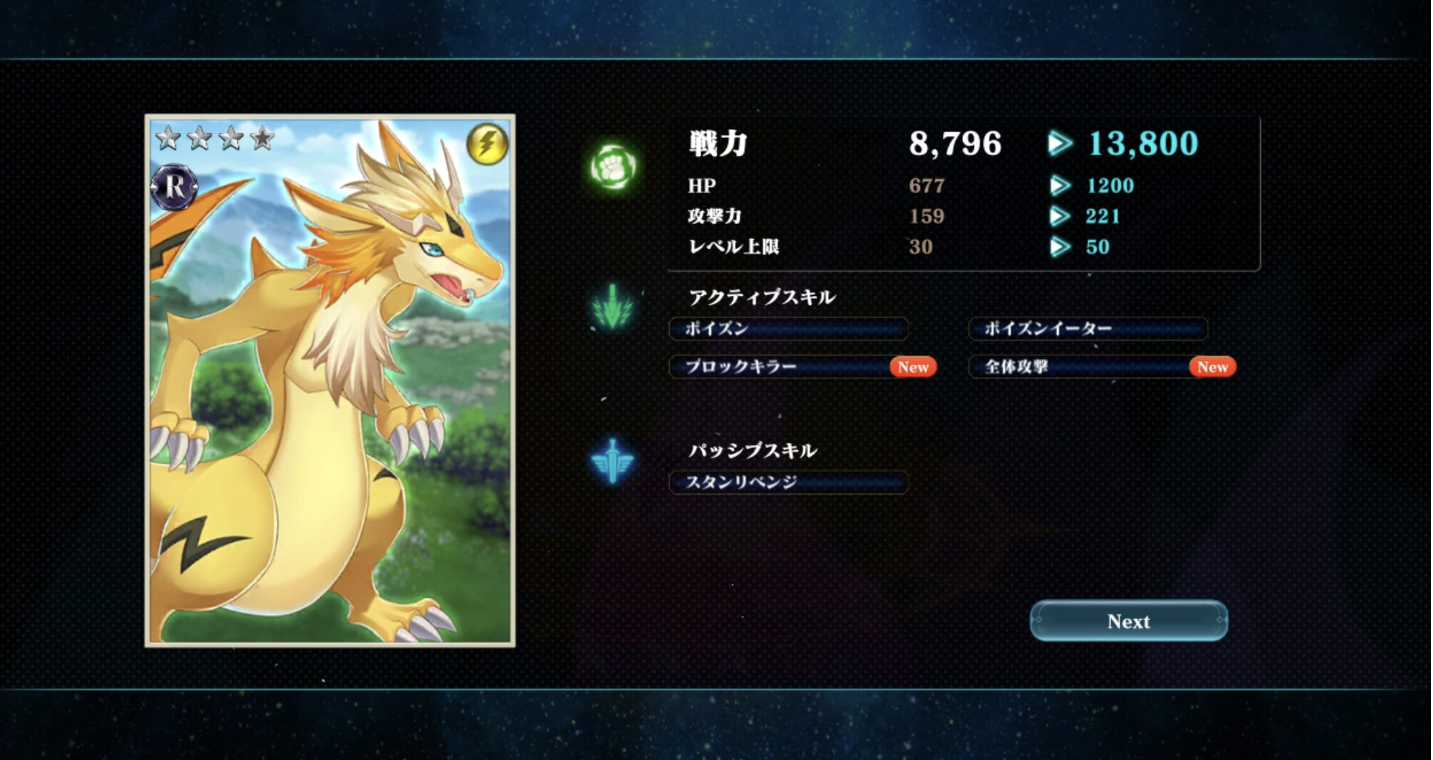Tap the yellow dragon monster card
Viewport: 1433px width, 760px height.
click(330, 400)
